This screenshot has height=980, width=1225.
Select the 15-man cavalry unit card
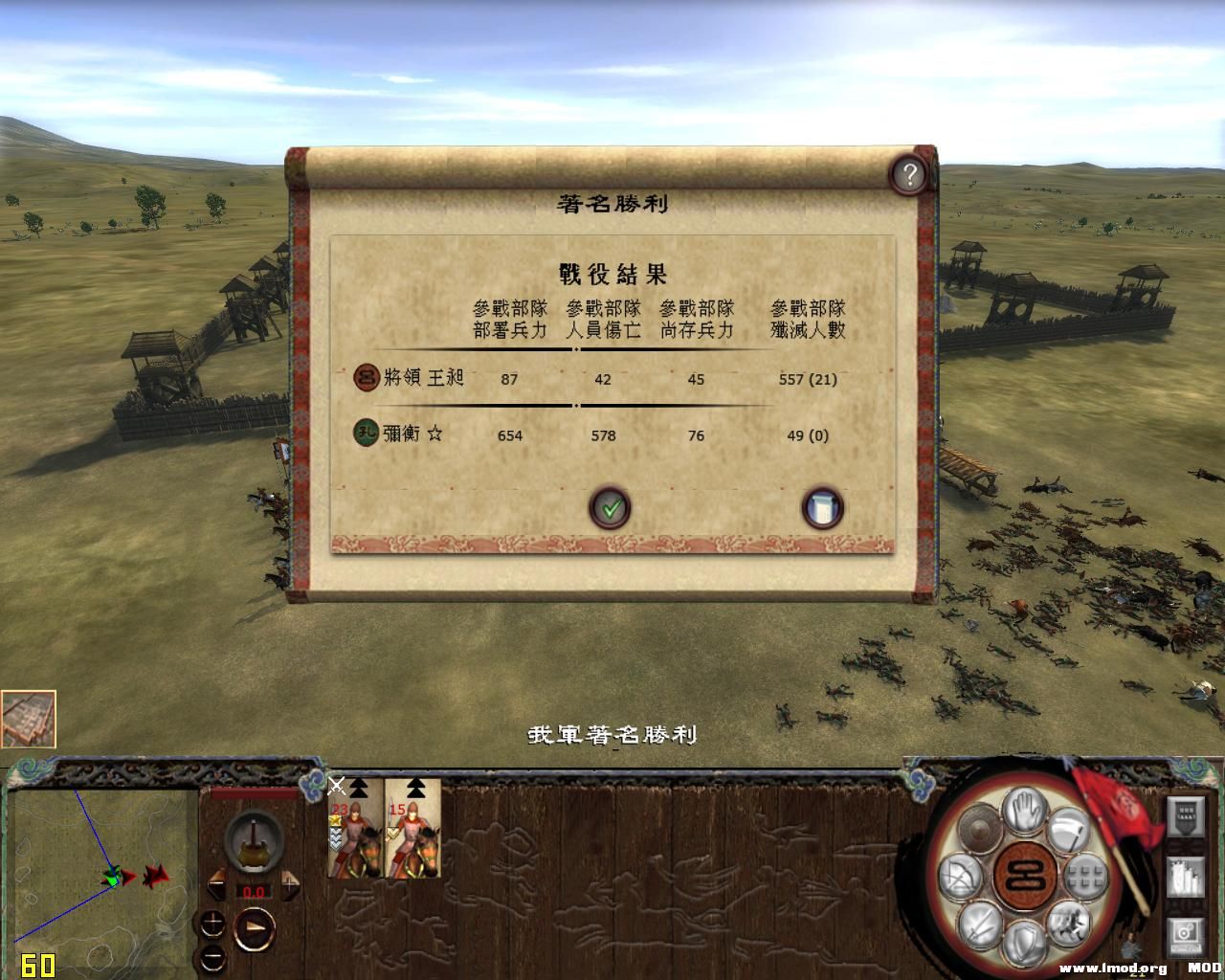pos(412,831)
